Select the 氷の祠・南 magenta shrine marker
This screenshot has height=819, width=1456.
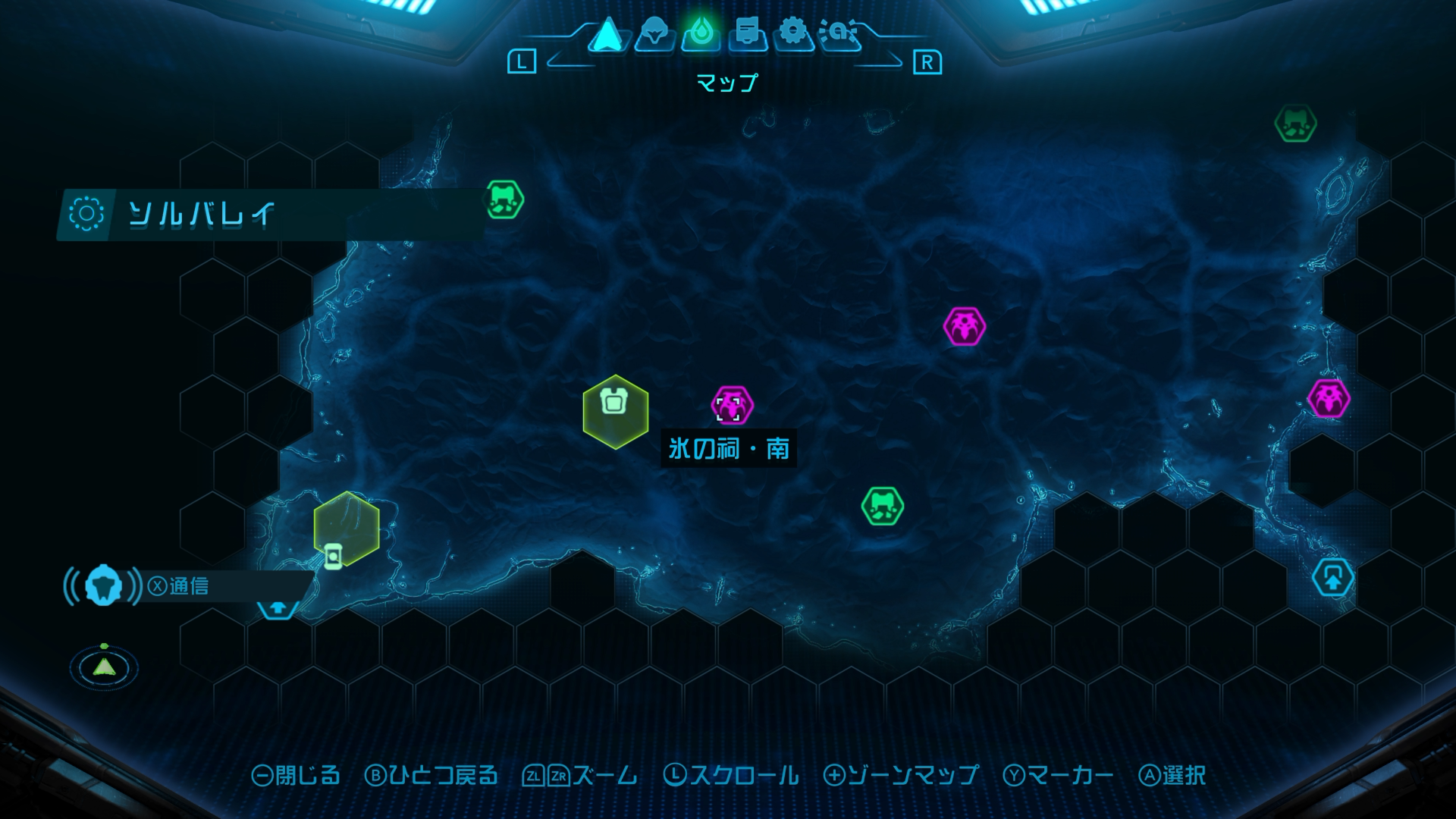pos(732,406)
